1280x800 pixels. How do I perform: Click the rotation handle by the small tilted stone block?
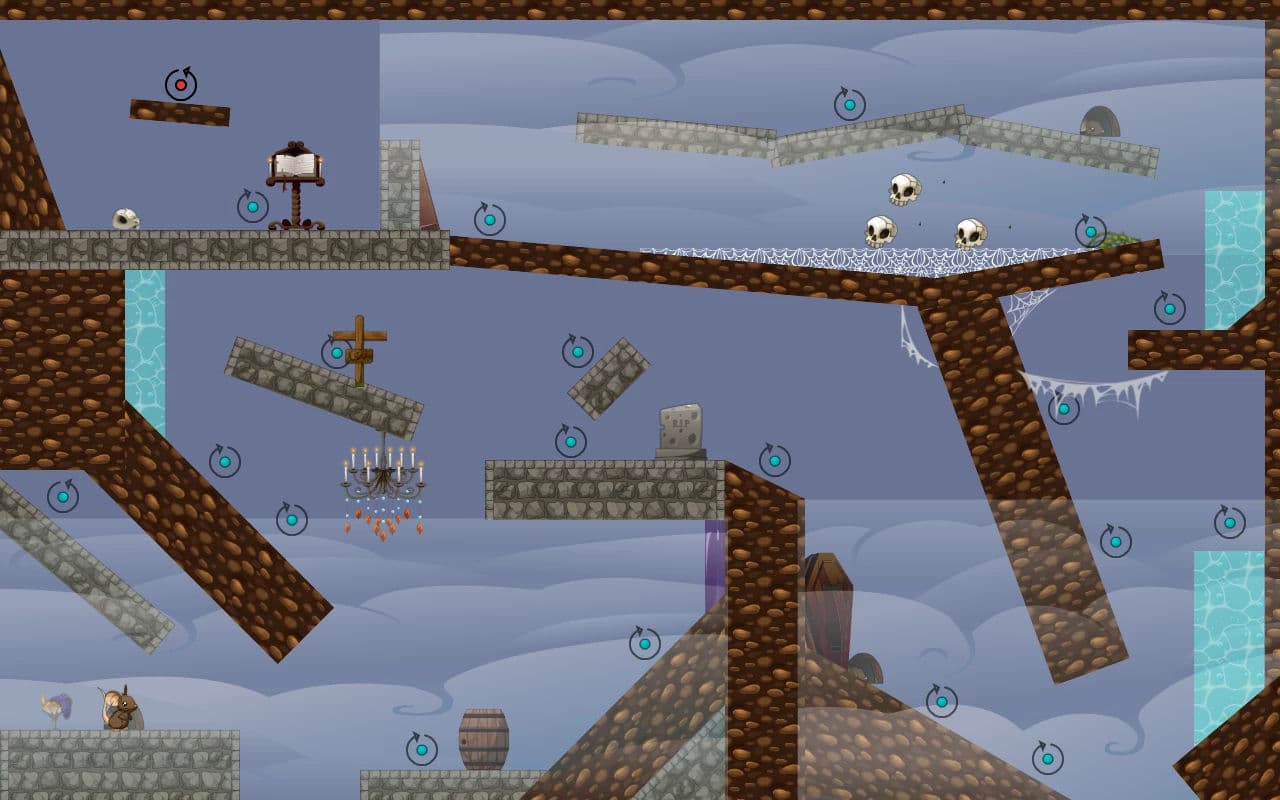(x=578, y=351)
